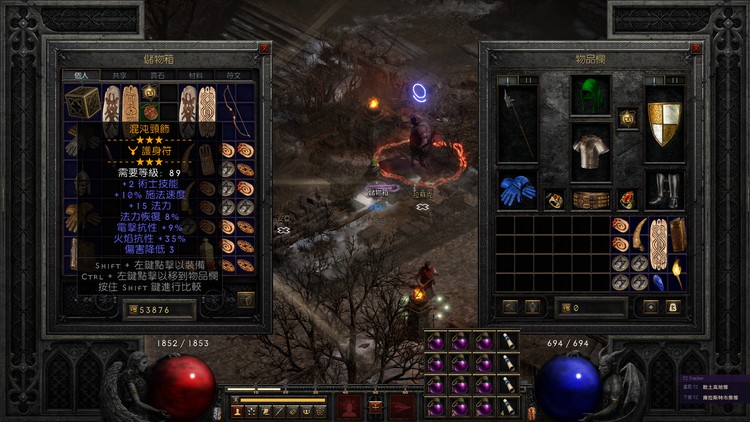Image resolution: width=750 pixels, height=422 pixels.
Task: Select the equipped polearm weapon
Action: tap(517, 122)
